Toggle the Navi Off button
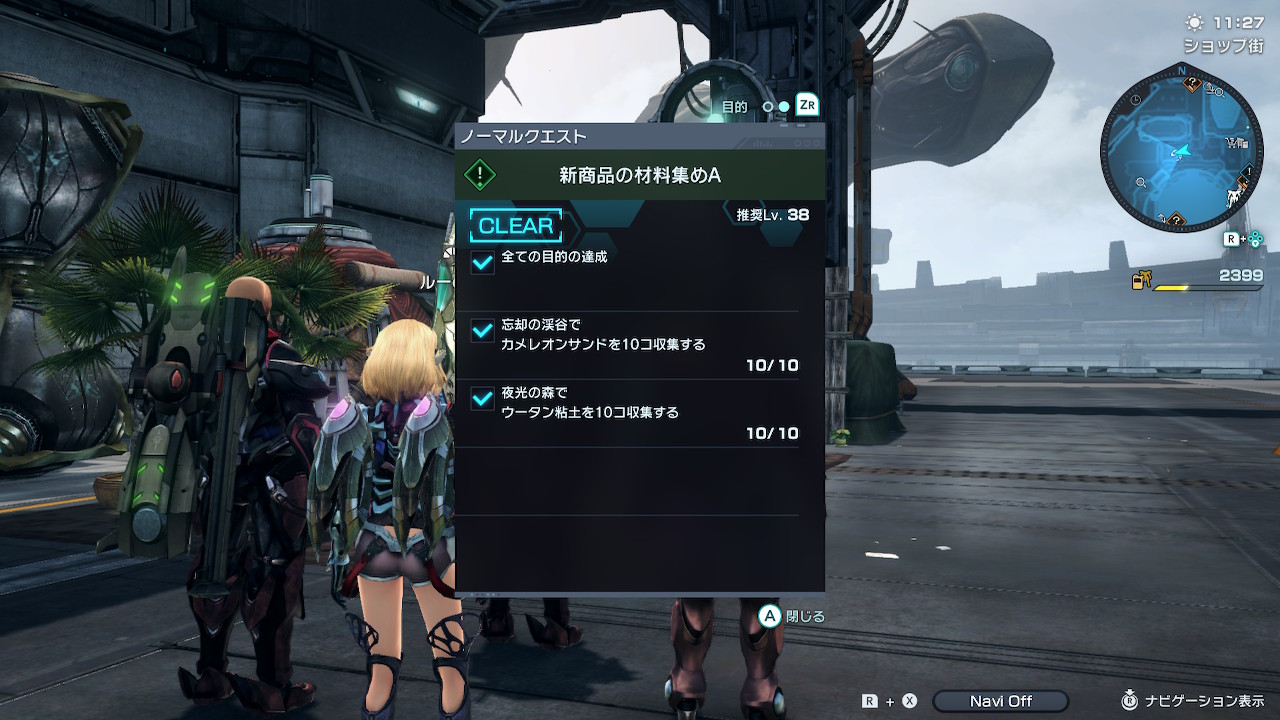 tap(1000, 701)
